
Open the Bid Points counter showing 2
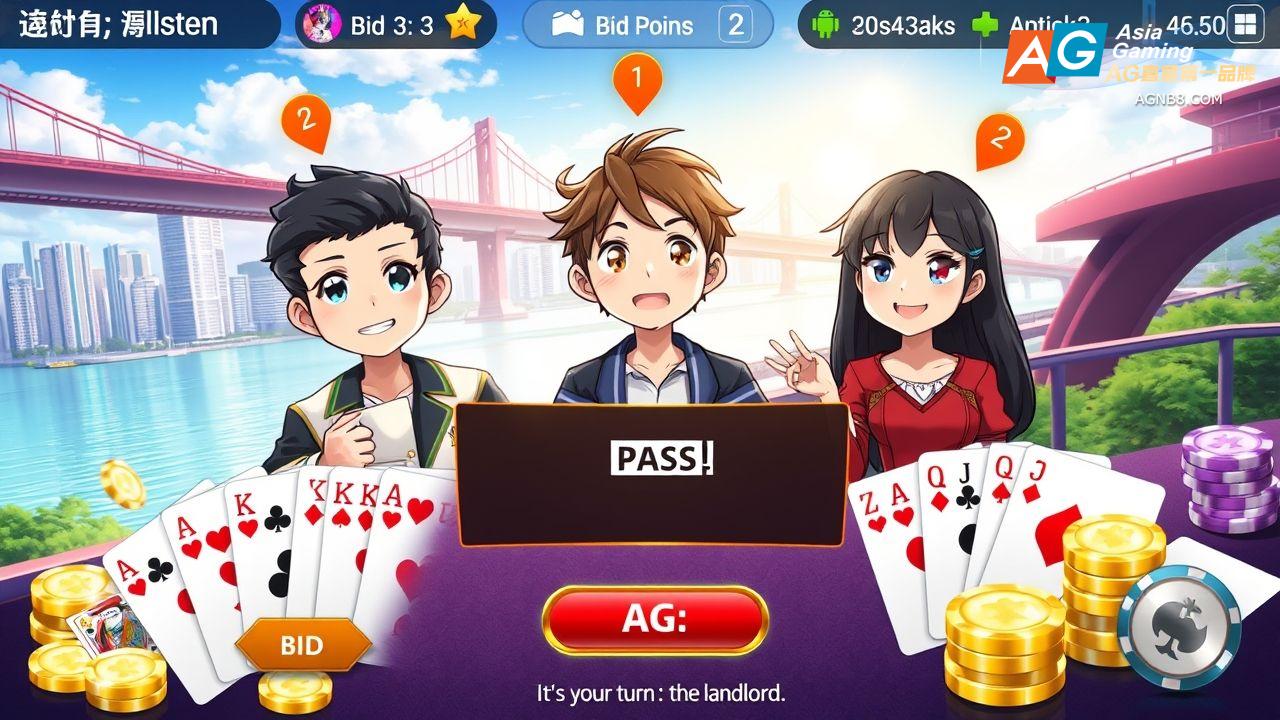click(x=736, y=24)
